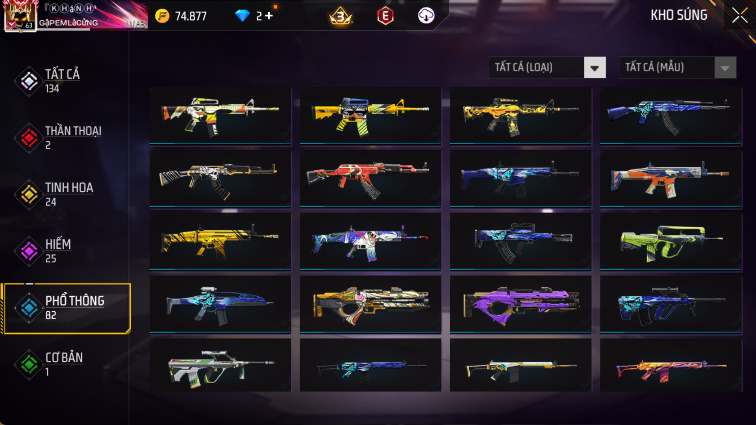
Task: Click the red E badge icon
Action: [x=385, y=16]
